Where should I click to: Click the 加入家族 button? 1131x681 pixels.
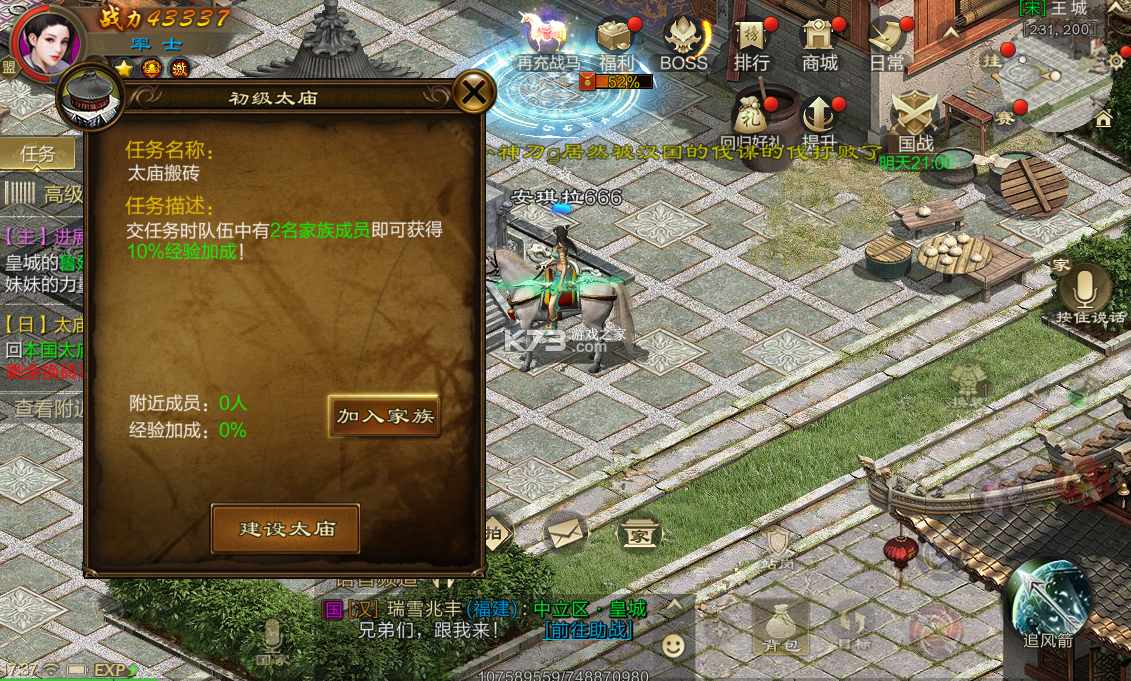384,416
